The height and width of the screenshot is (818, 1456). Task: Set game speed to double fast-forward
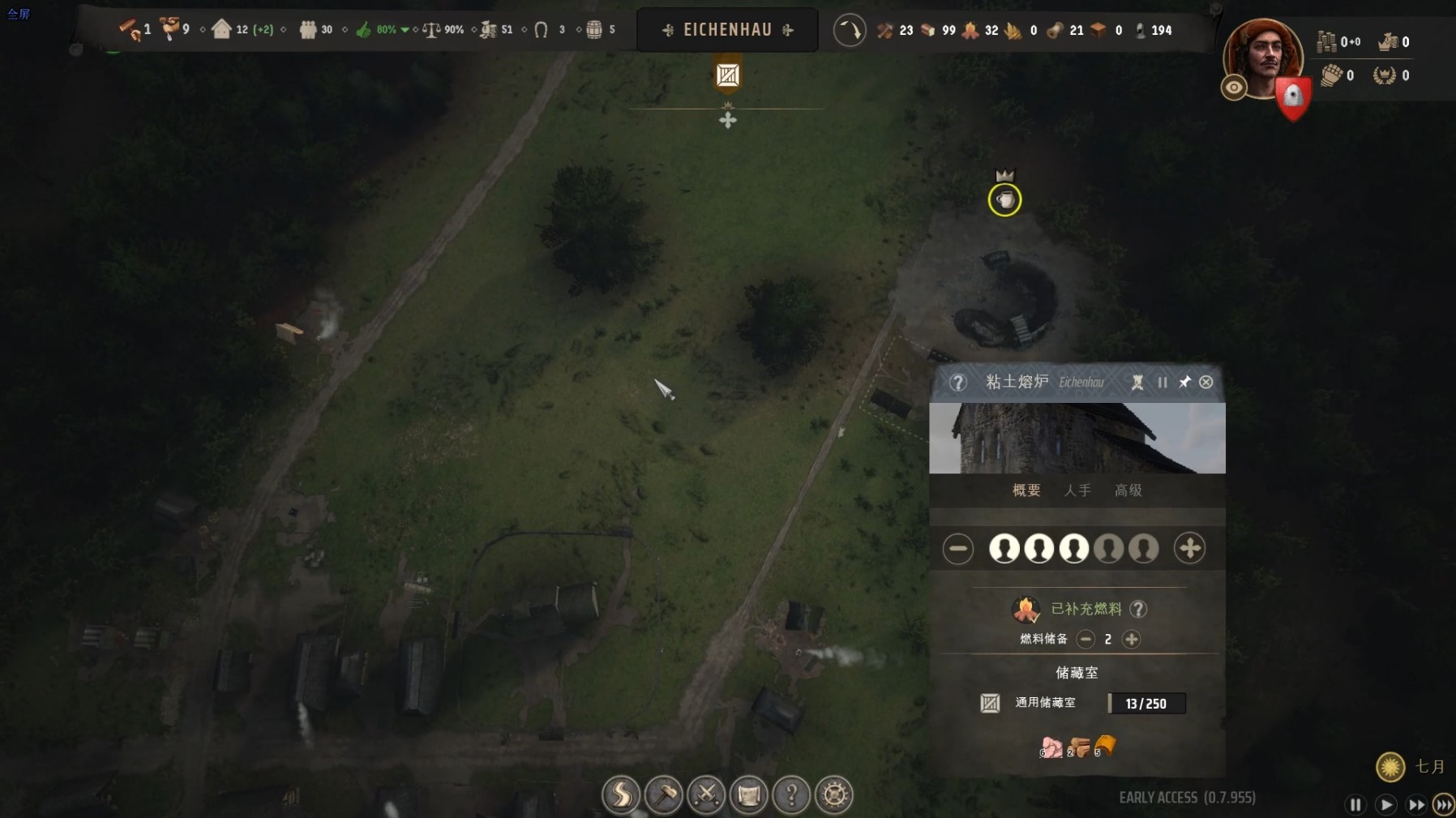click(x=1416, y=804)
